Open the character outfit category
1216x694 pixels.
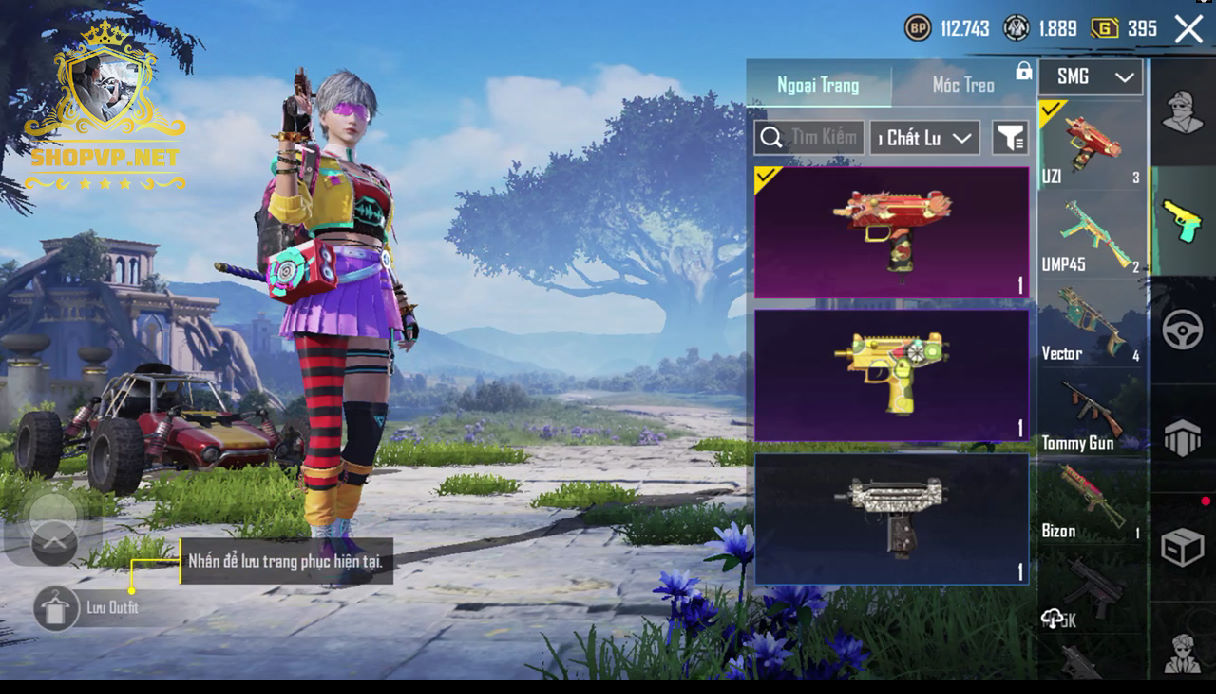point(1182,112)
